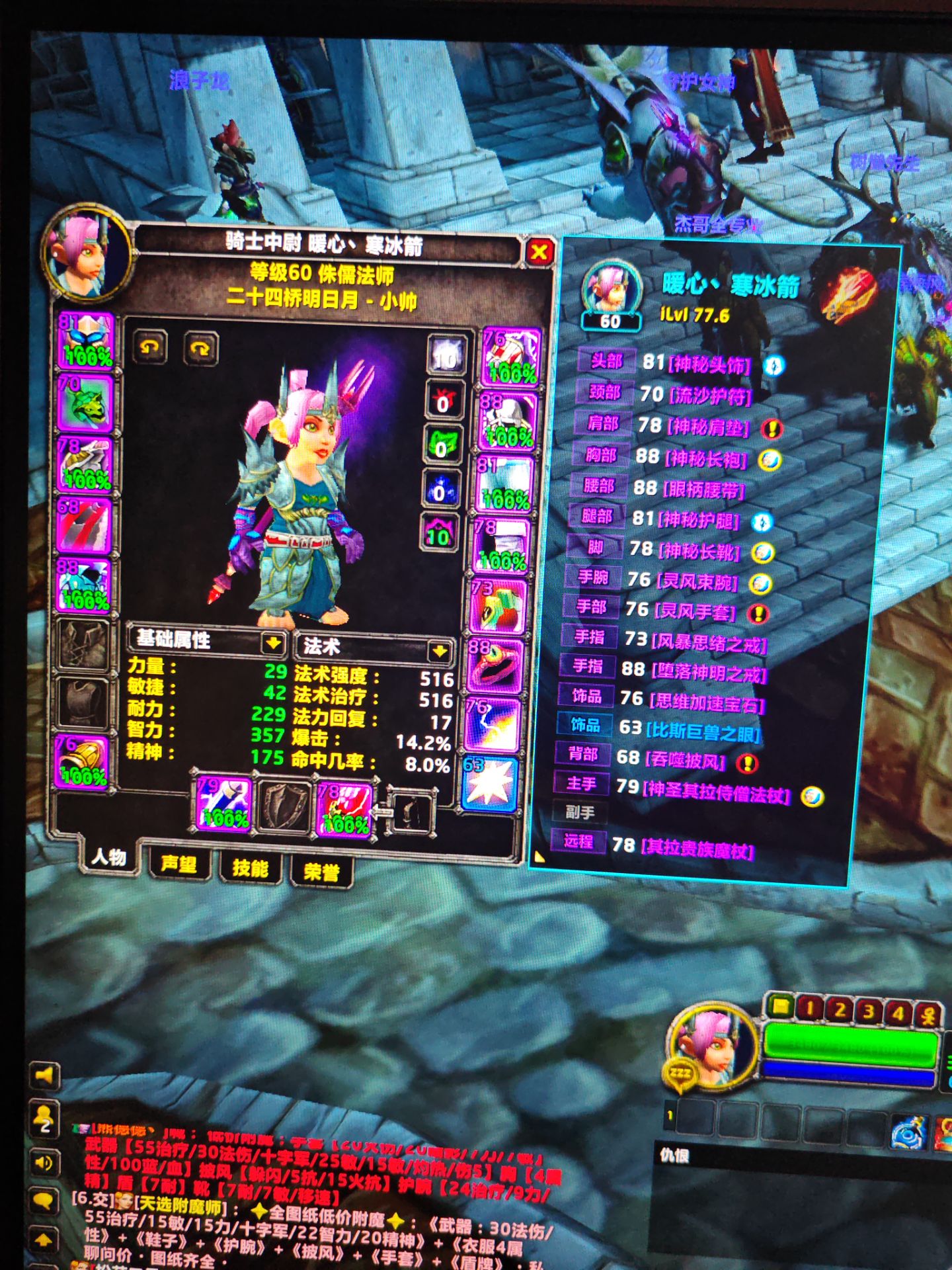Image resolution: width=952 pixels, height=1270 pixels.
Task: Click 堕落神明之戒 ring item link
Action: 708,673
